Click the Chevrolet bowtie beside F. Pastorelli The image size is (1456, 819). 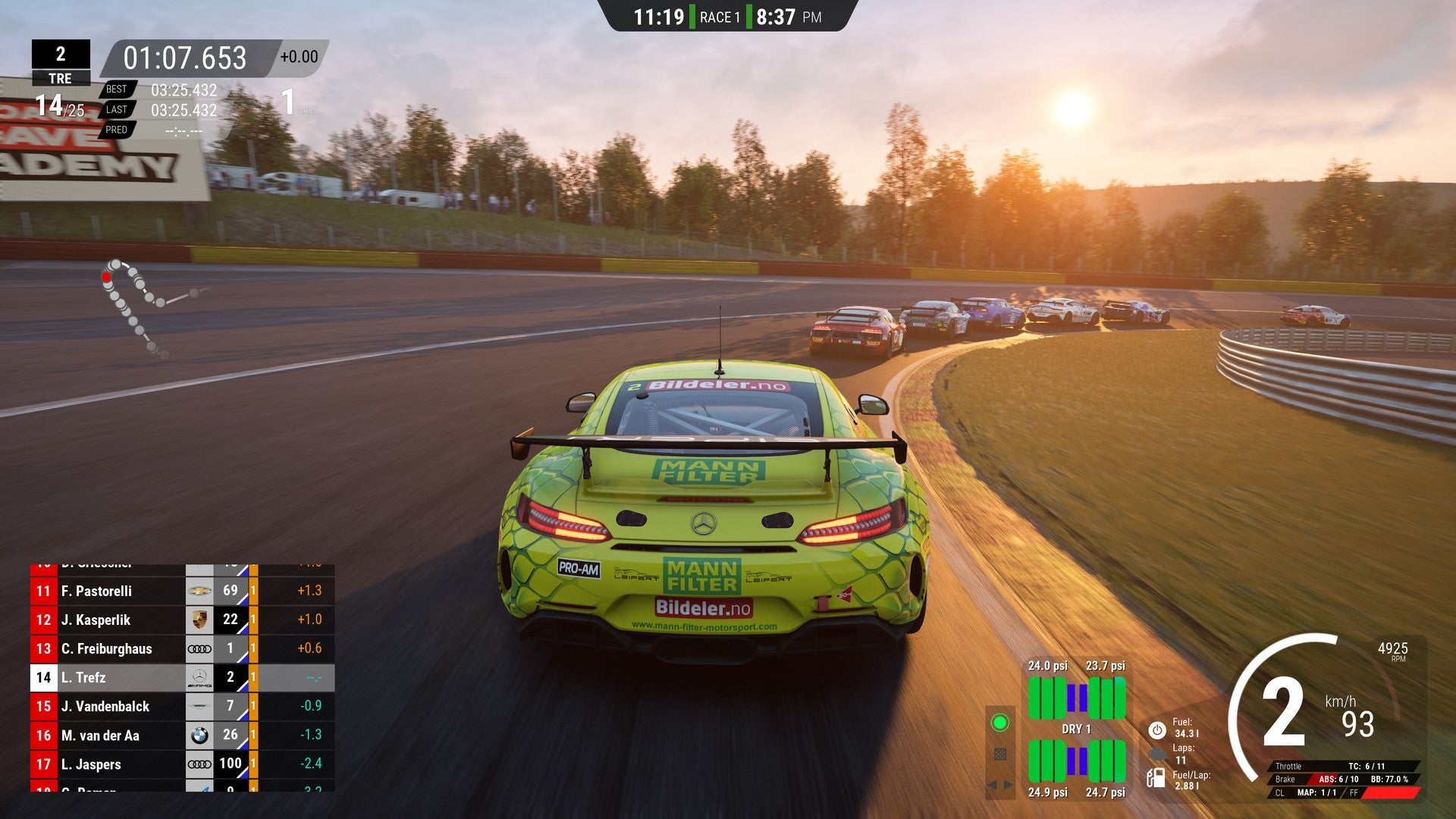(200, 591)
